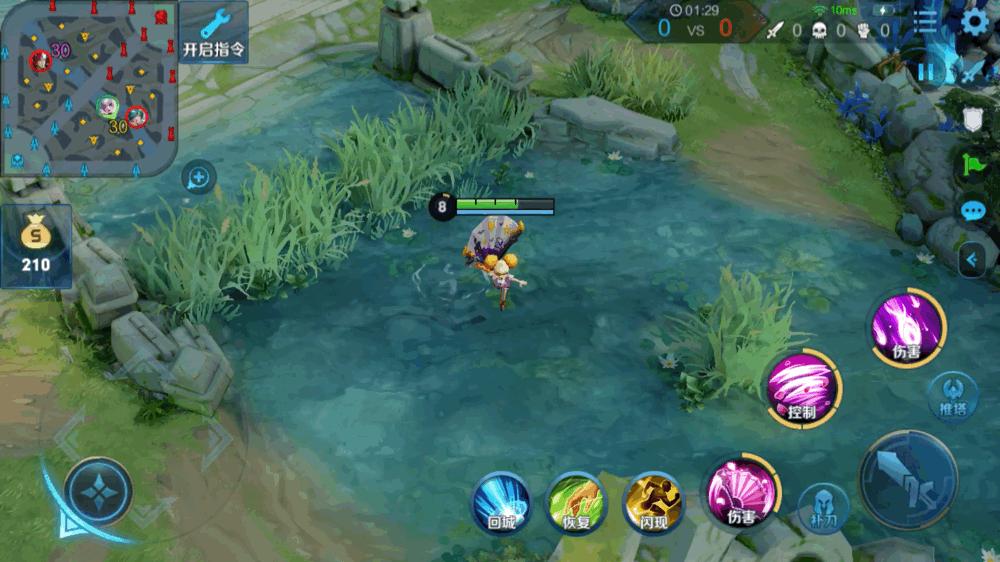Cast the 控制 control skill

[x=803, y=388]
